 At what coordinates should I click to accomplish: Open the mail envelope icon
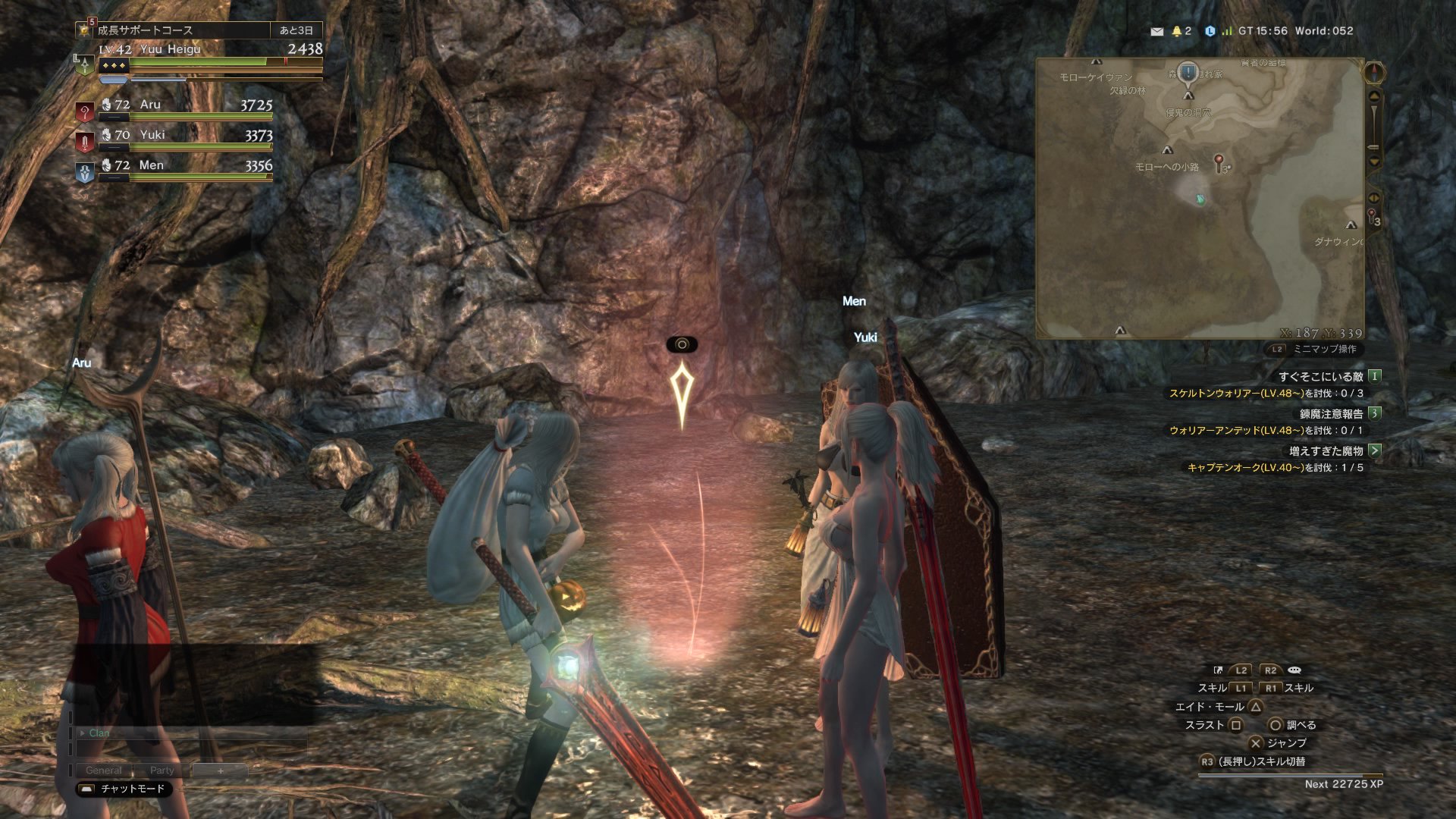click(x=1156, y=32)
